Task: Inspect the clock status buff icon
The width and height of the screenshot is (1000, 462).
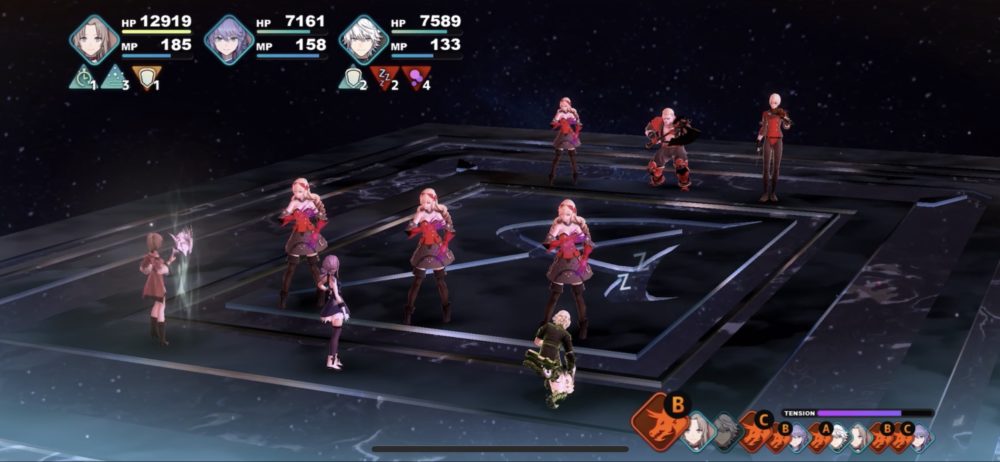Action: (82, 77)
